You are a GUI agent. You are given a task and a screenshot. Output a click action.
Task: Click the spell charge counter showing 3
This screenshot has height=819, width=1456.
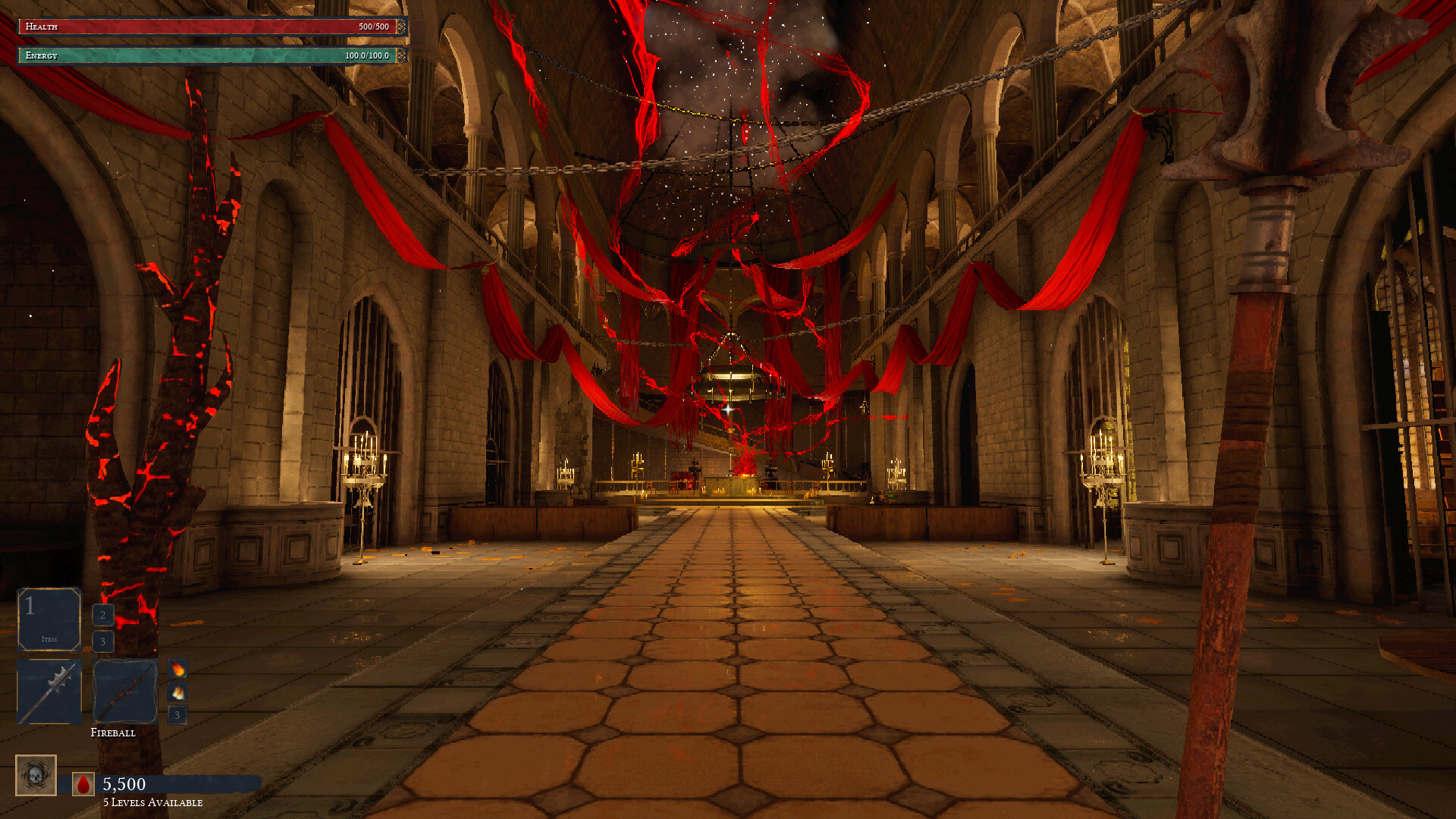[x=177, y=715]
